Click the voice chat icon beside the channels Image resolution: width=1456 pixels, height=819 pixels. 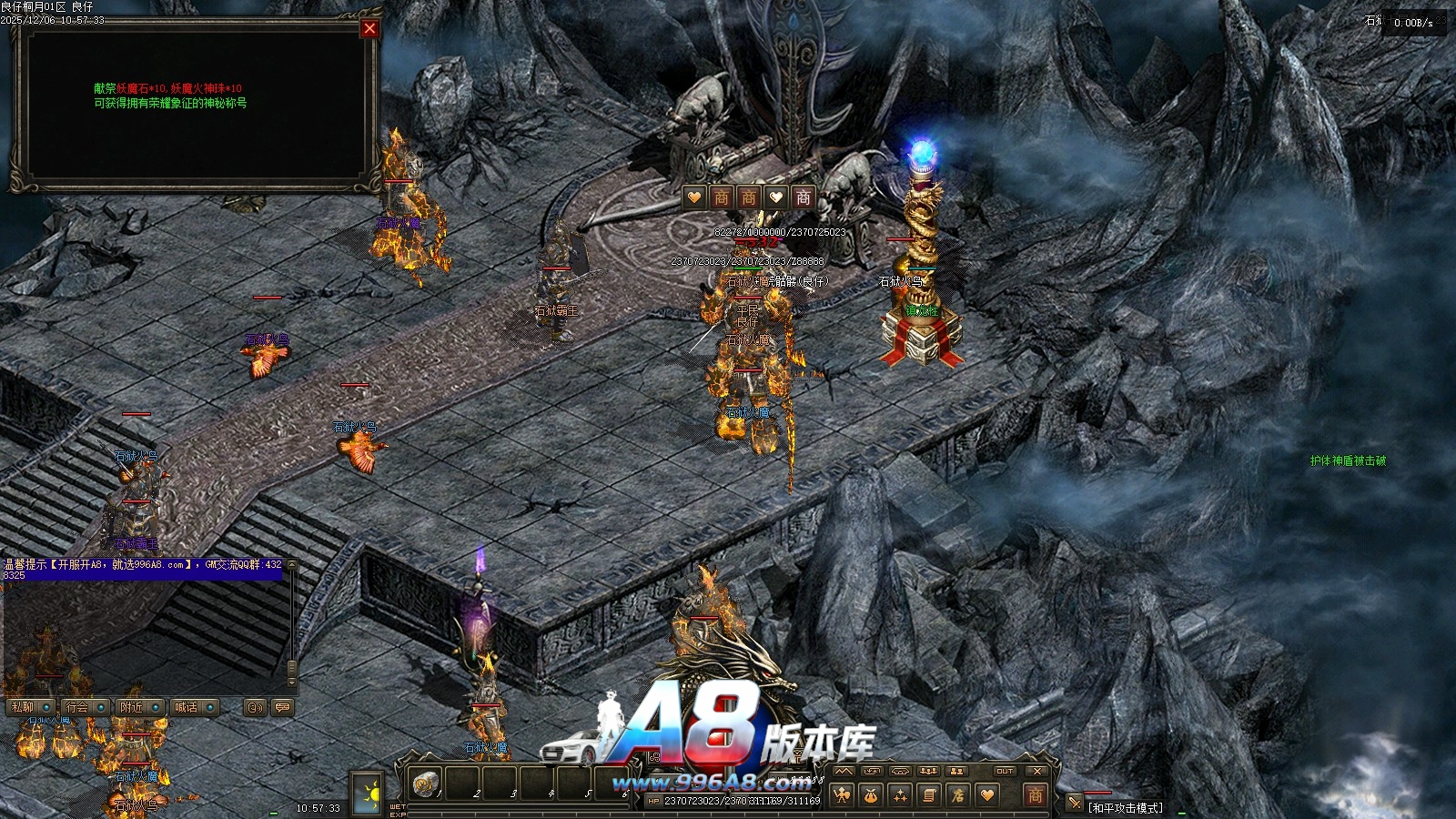[255, 707]
